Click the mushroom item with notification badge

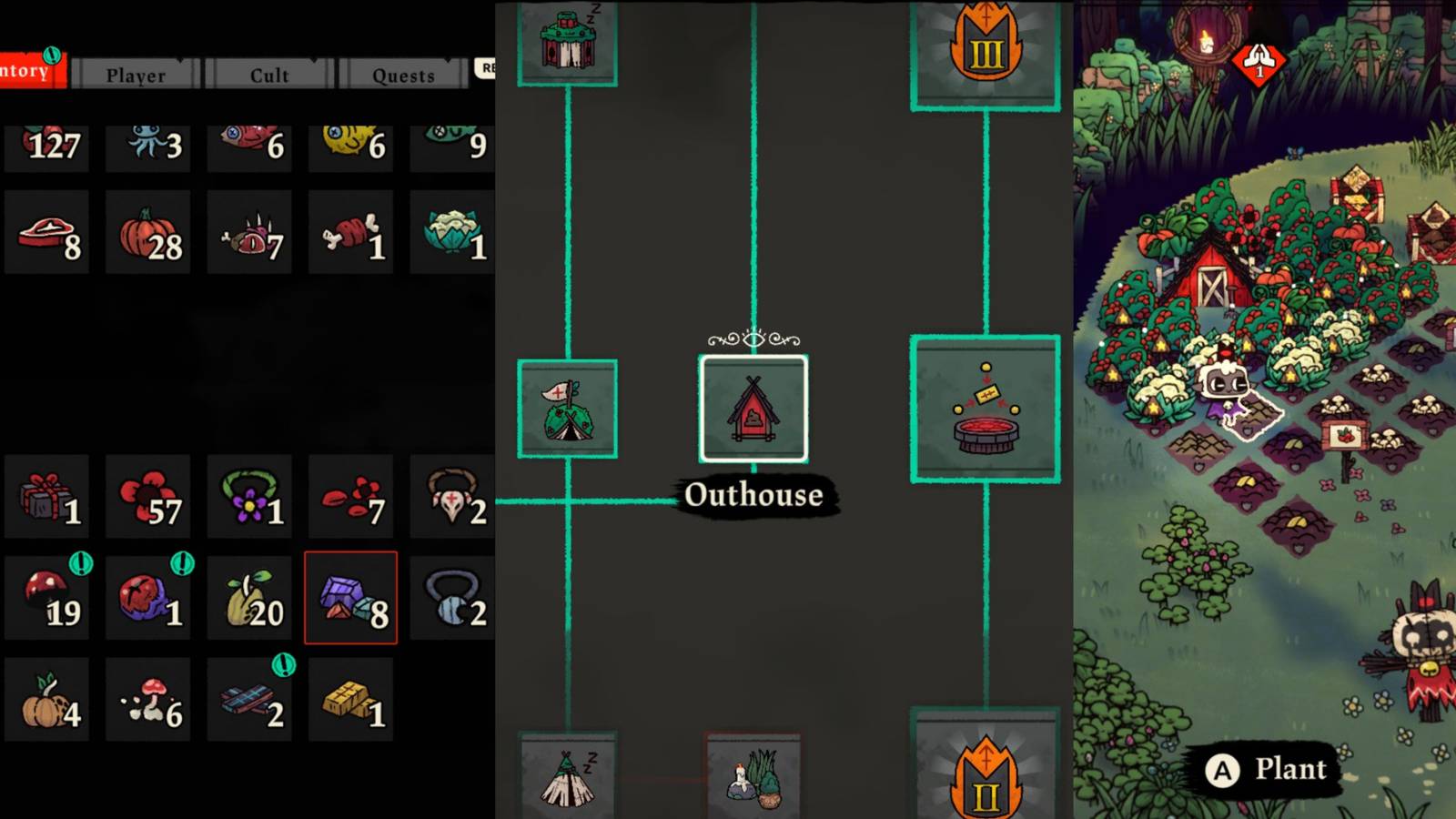click(x=47, y=596)
